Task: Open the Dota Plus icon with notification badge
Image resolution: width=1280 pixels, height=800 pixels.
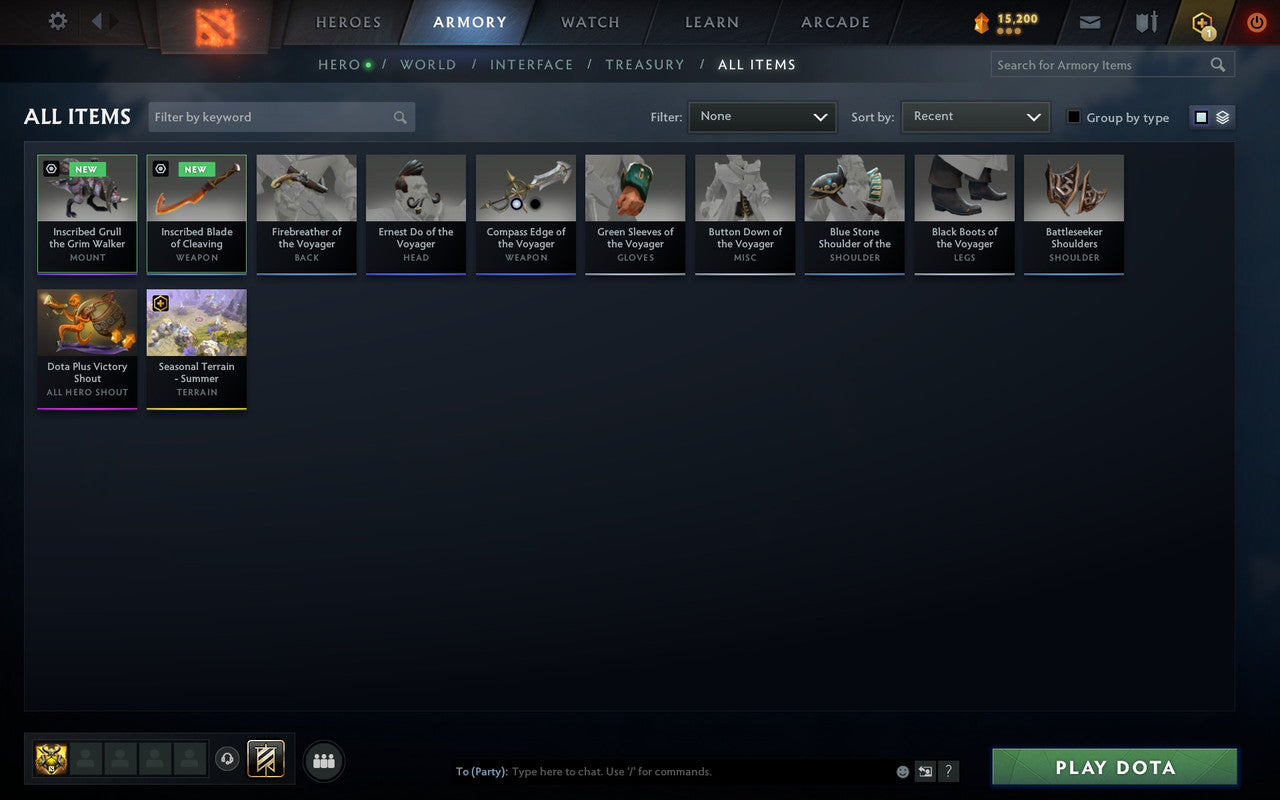Action: tap(1201, 22)
